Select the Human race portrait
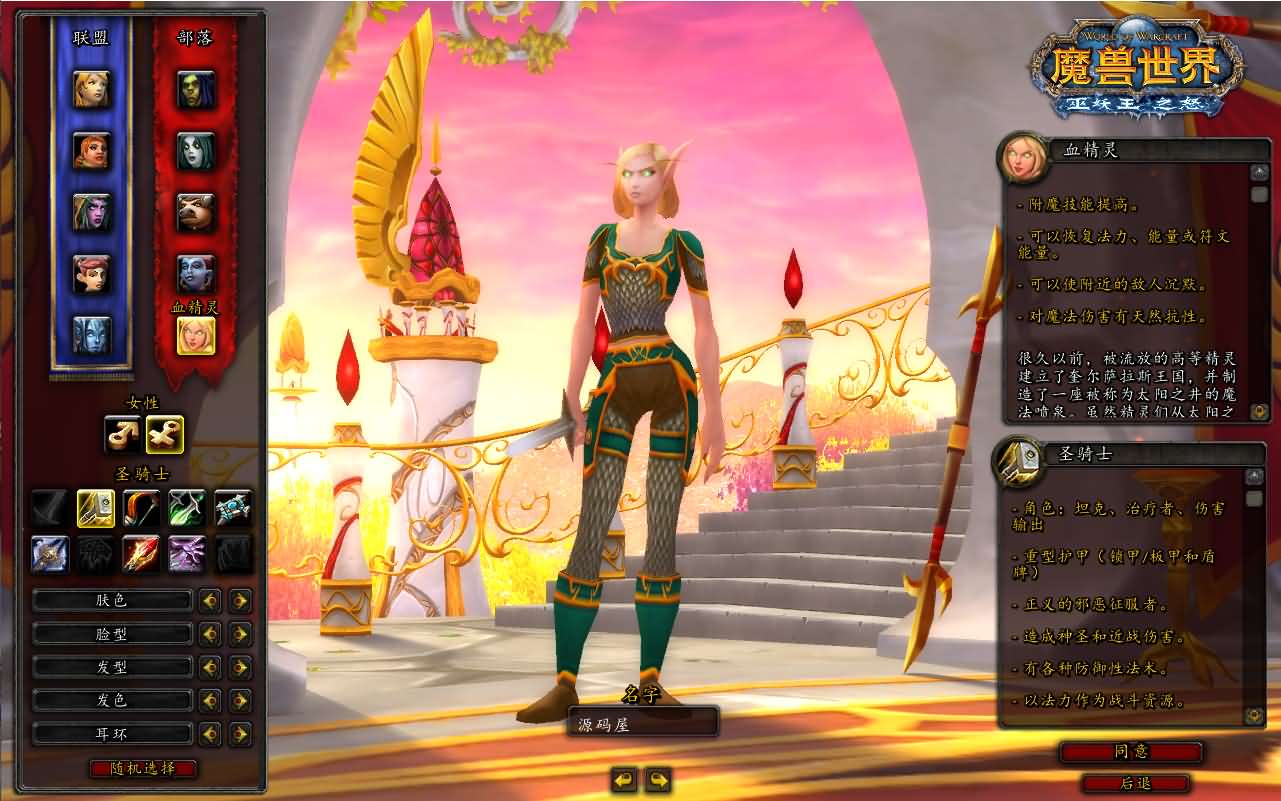Screen dimensions: 1281x801 pos(92,89)
